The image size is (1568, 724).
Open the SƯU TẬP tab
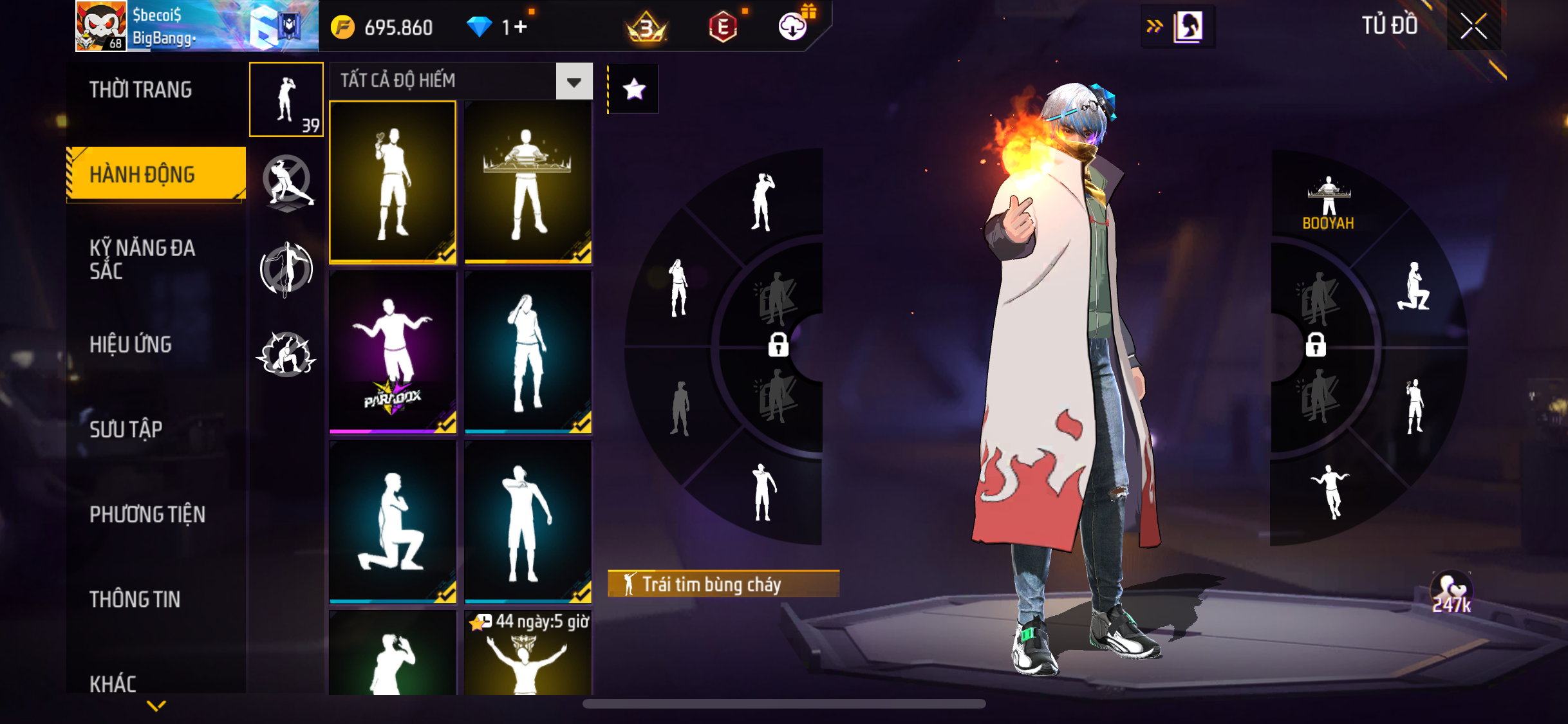pos(126,429)
